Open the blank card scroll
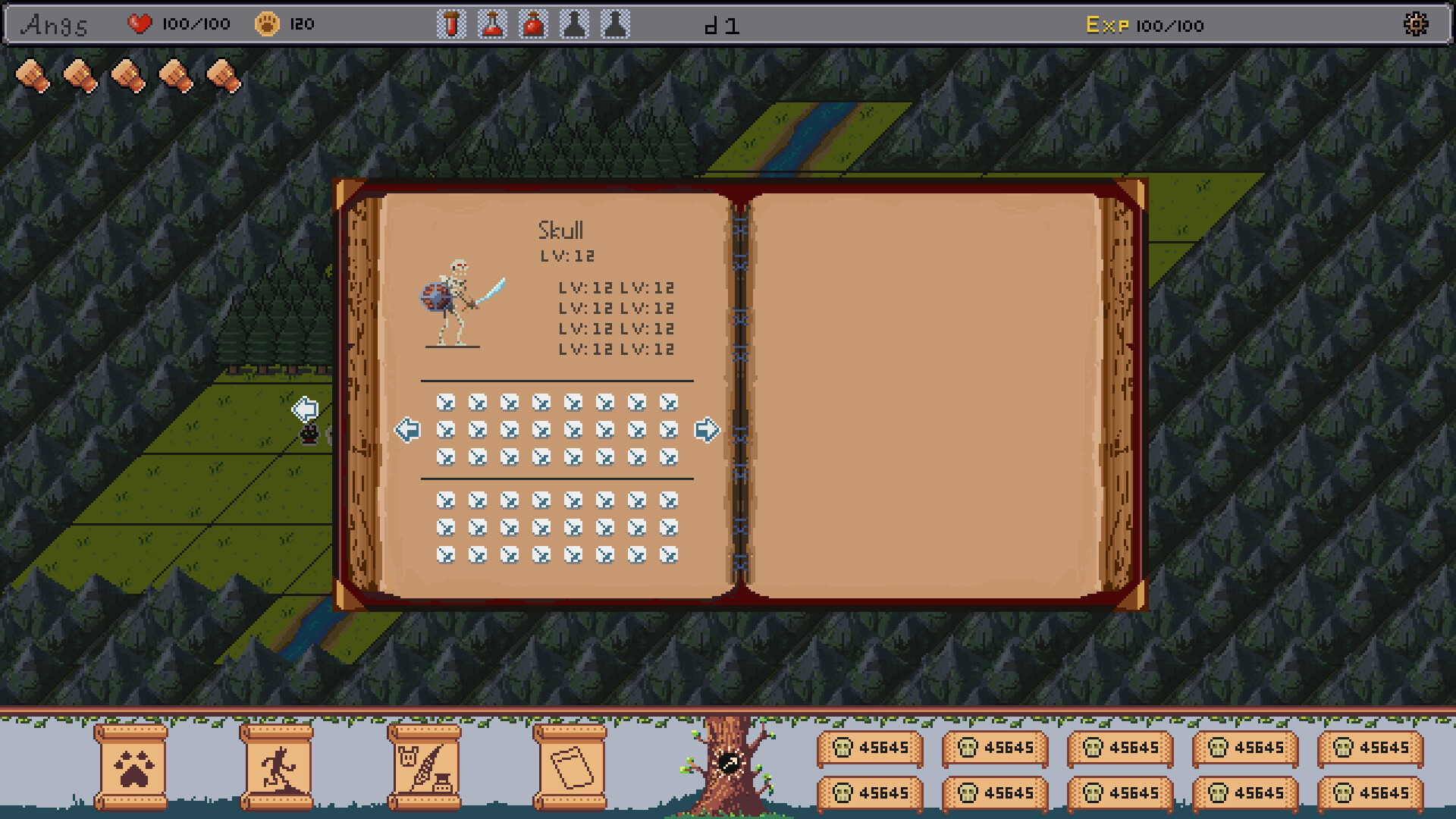The width and height of the screenshot is (1456, 819). tap(570, 764)
